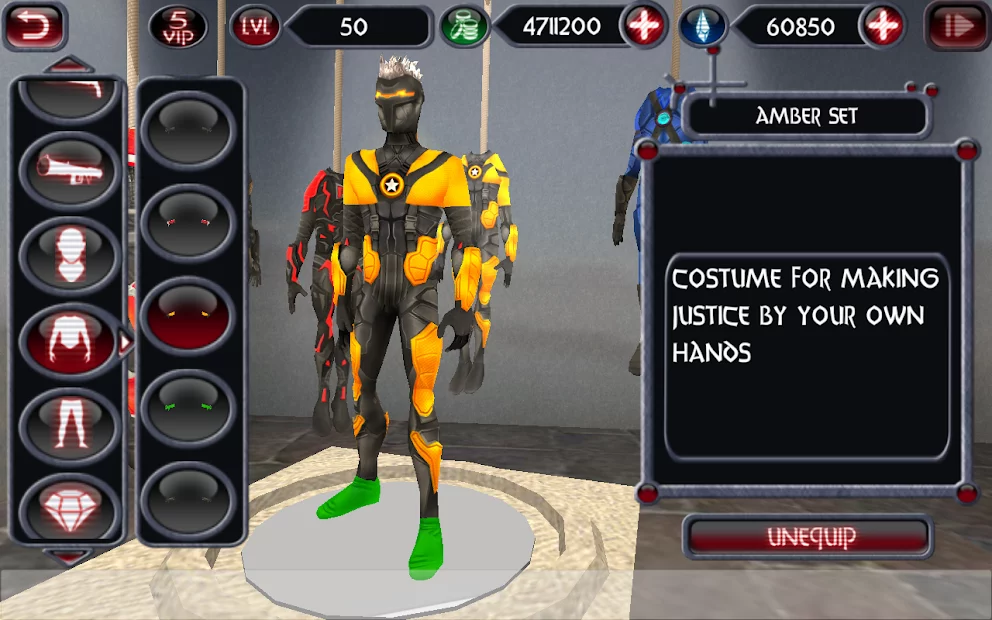Unequip the Amber Set costume
992x620 pixels.
pos(810,537)
